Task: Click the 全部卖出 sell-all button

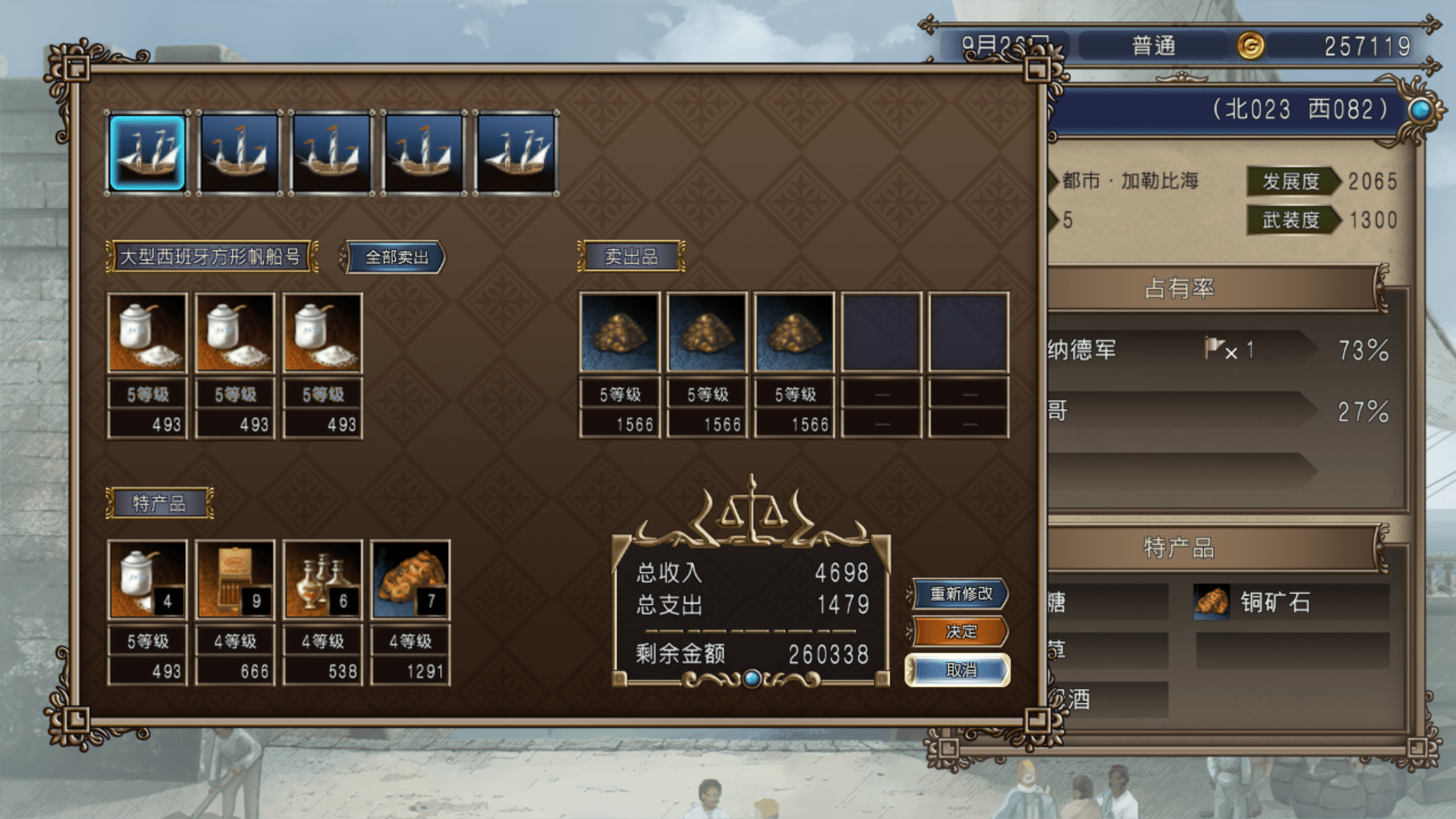Action: pyautogui.click(x=396, y=257)
